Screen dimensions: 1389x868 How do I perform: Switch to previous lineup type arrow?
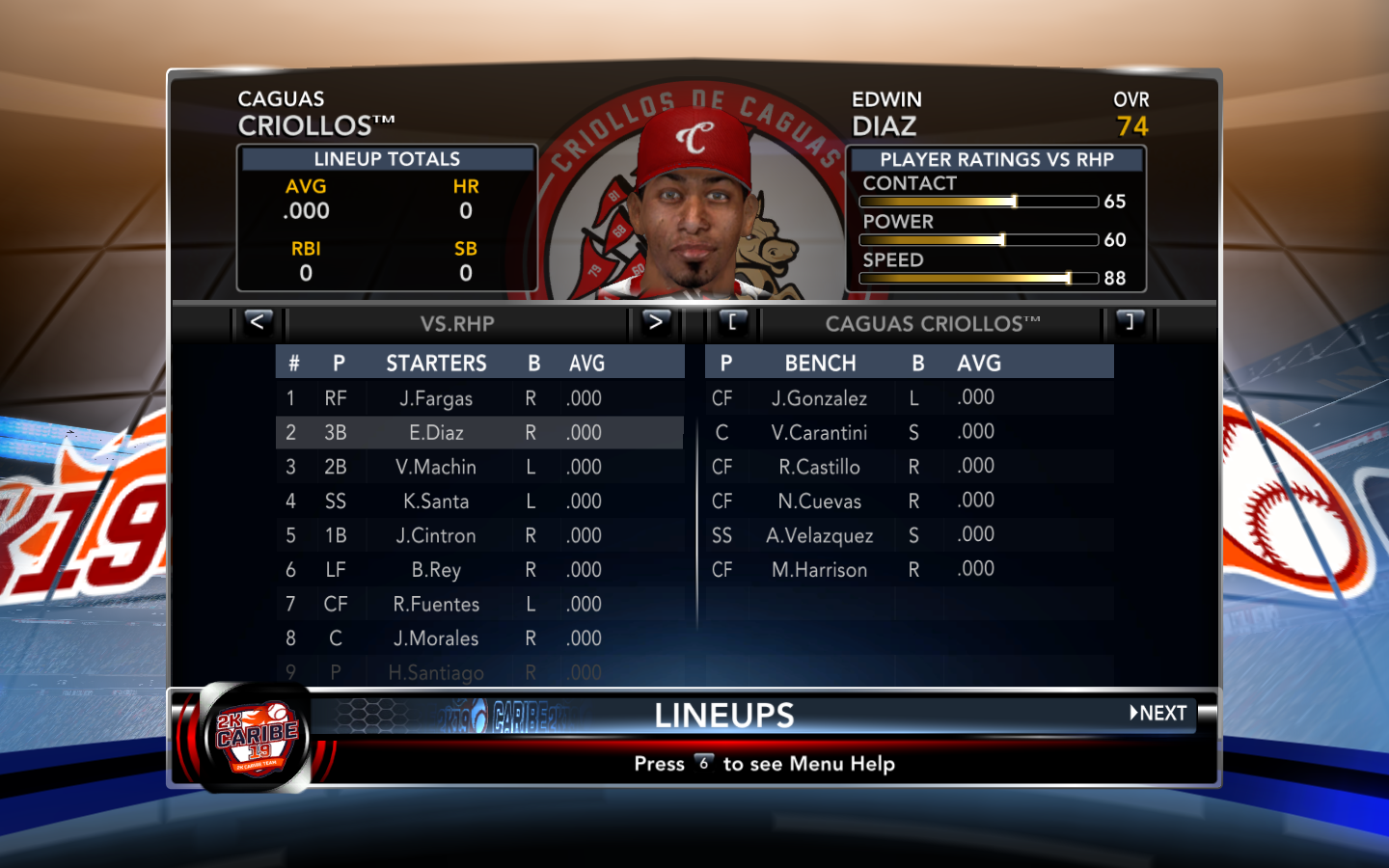pyautogui.click(x=258, y=322)
